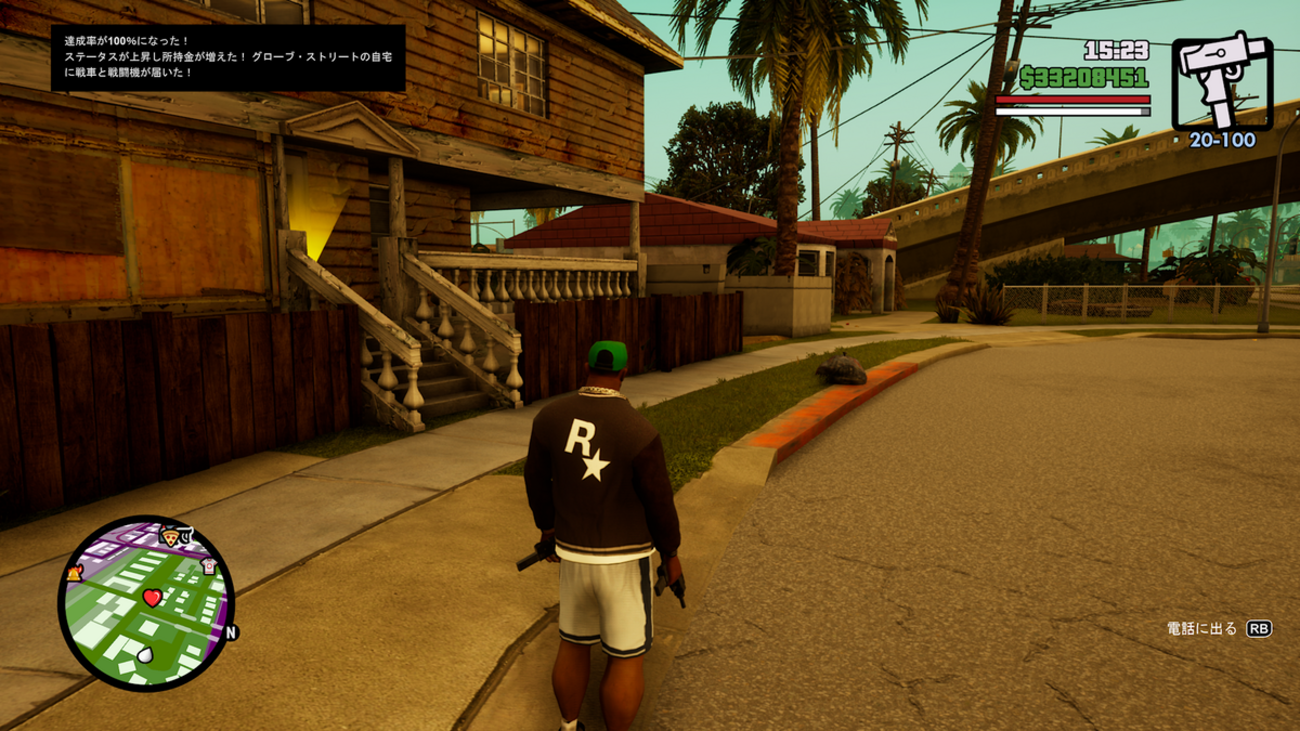
Task: Select the fire bell marker on minimap
Action: [75, 573]
